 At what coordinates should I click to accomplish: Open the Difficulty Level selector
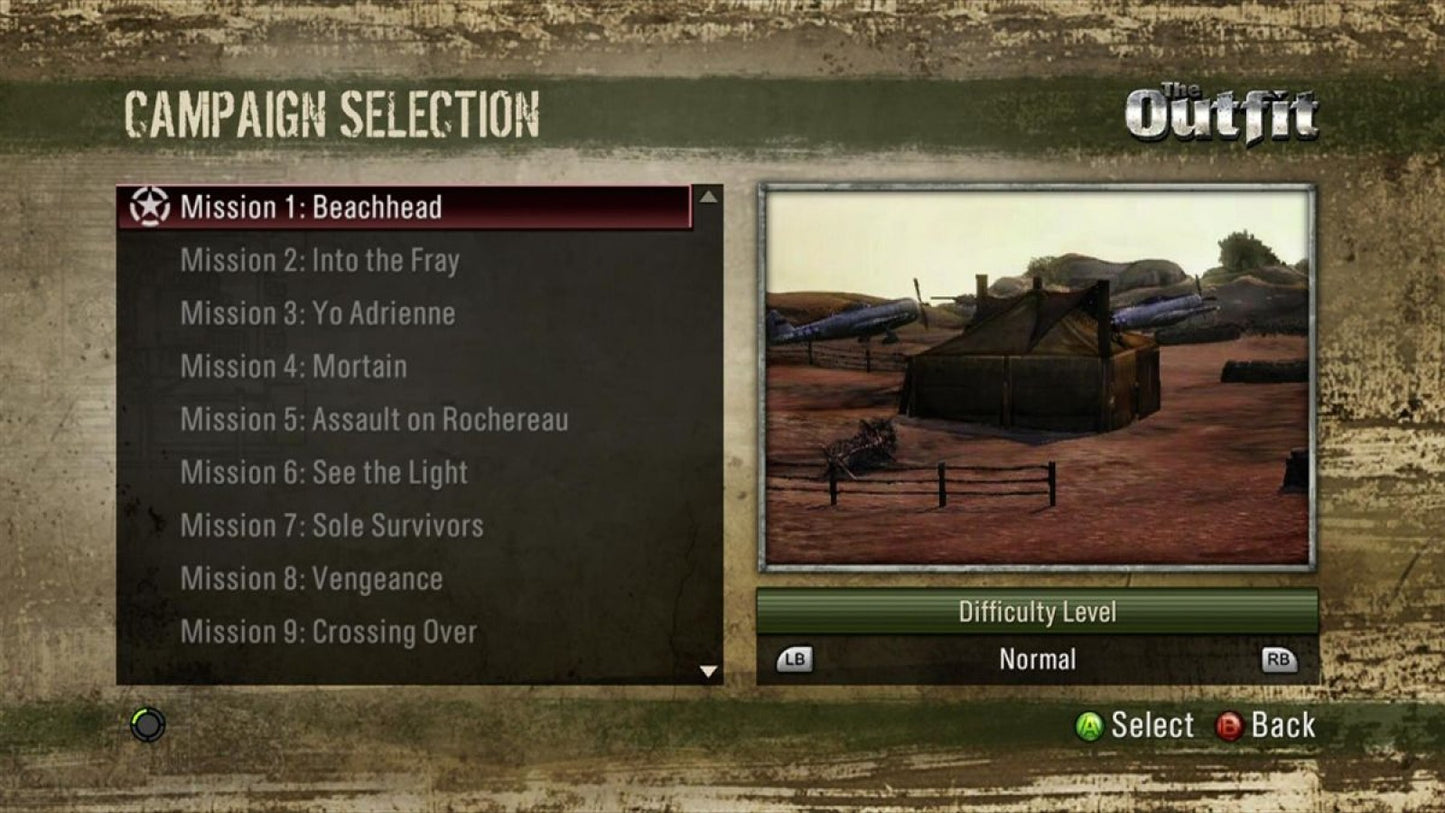coord(1037,611)
